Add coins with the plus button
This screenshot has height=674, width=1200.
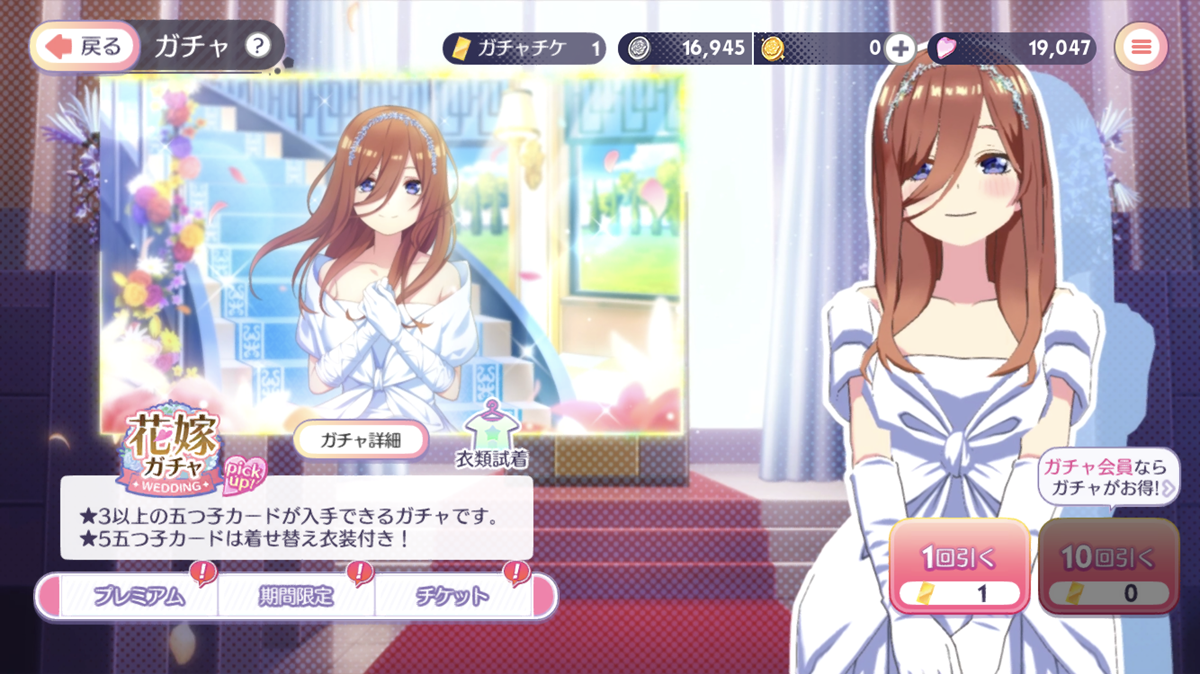click(x=901, y=47)
